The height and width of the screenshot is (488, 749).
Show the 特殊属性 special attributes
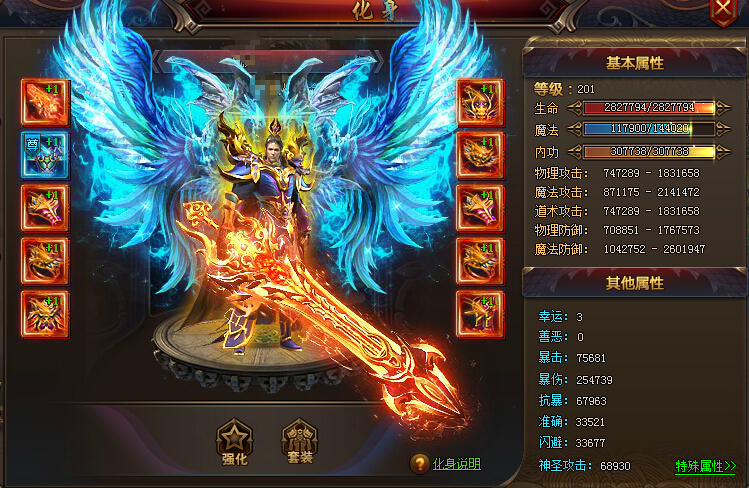tap(705, 466)
